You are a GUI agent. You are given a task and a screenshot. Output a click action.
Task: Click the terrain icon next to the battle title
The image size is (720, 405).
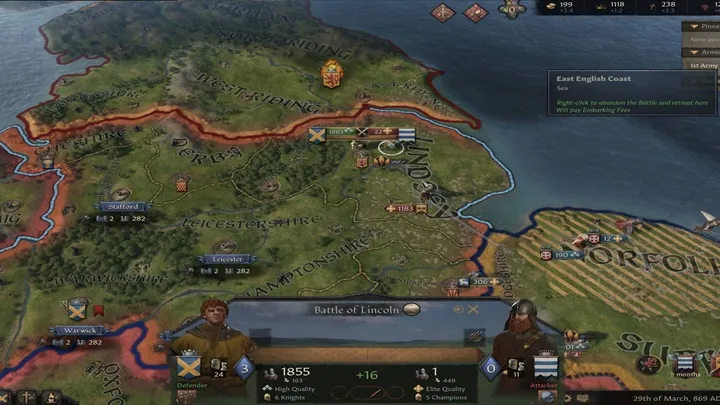(x=411, y=310)
